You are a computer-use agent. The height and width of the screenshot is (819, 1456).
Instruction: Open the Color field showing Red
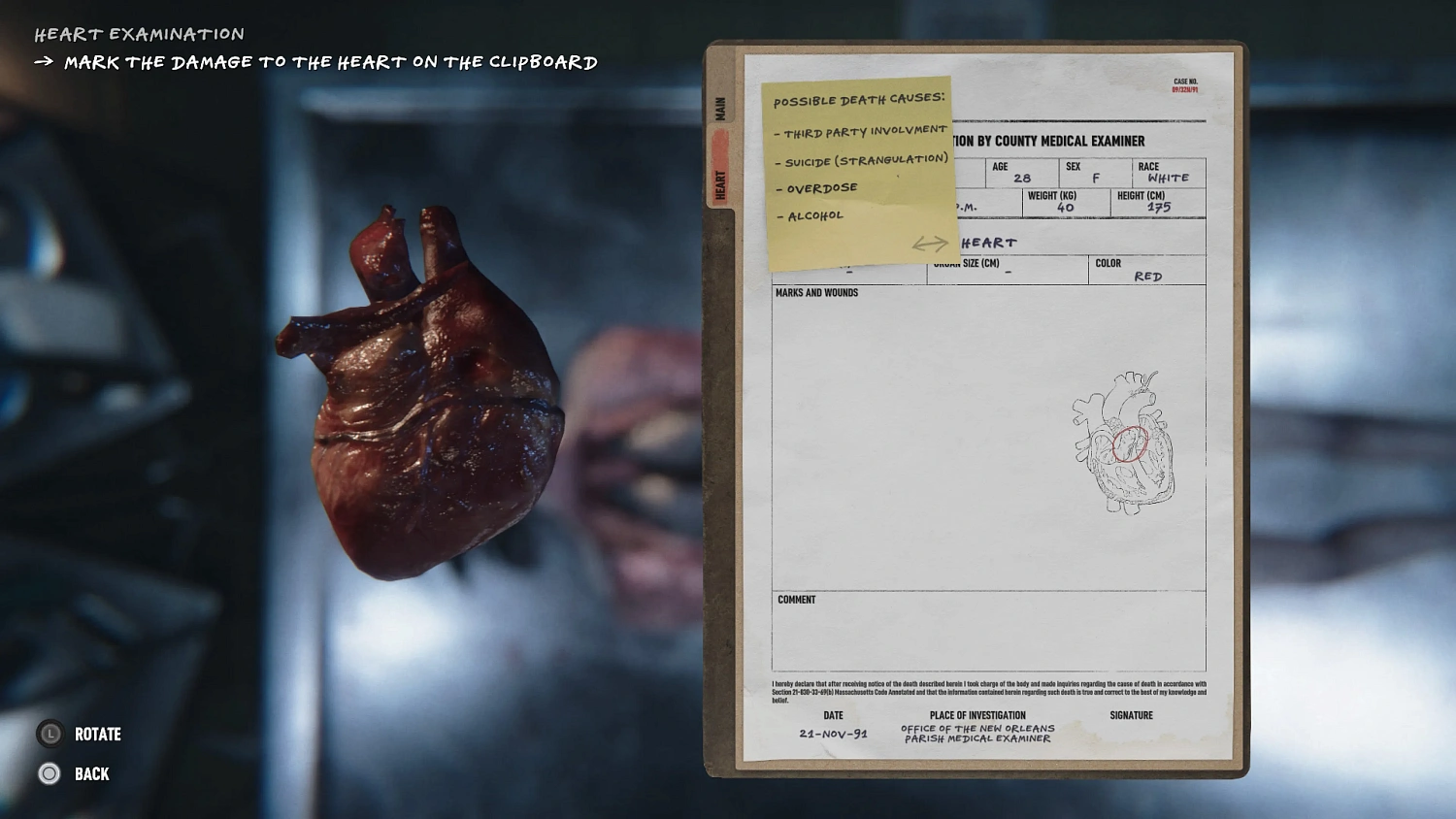point(1146,272)
